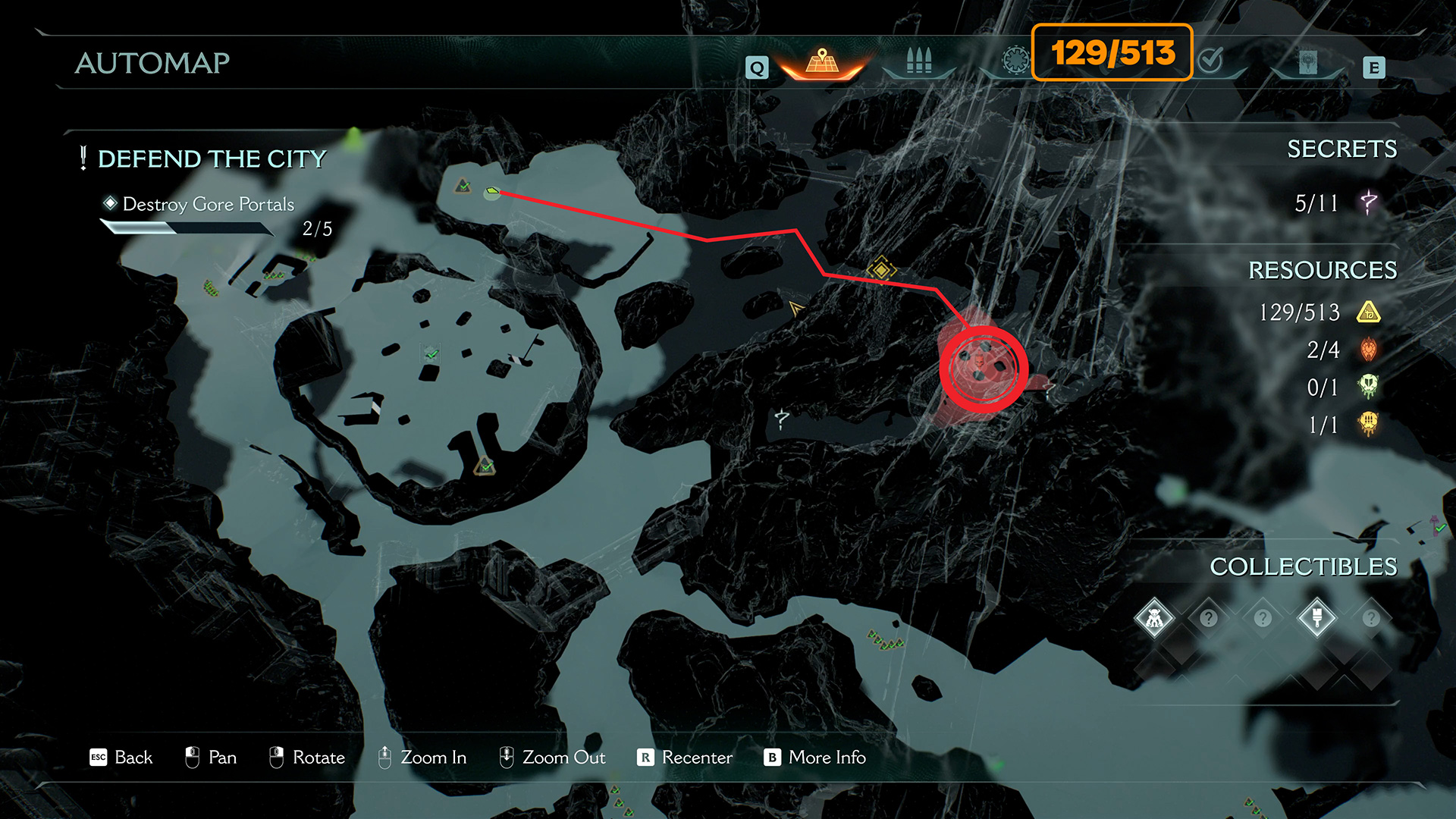Screen dimensions: 1456x819
Task: Switch to the bullets arsenal tab
Action: [x=918, y=61]
